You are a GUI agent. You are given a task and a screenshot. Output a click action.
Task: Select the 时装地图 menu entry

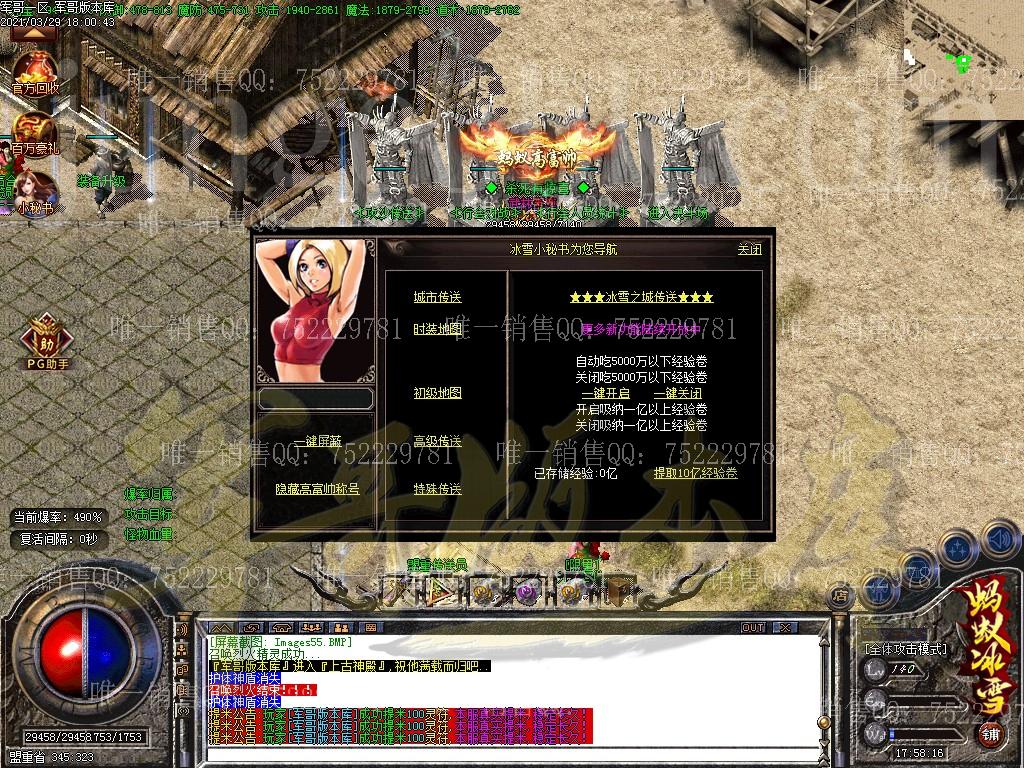438,329
